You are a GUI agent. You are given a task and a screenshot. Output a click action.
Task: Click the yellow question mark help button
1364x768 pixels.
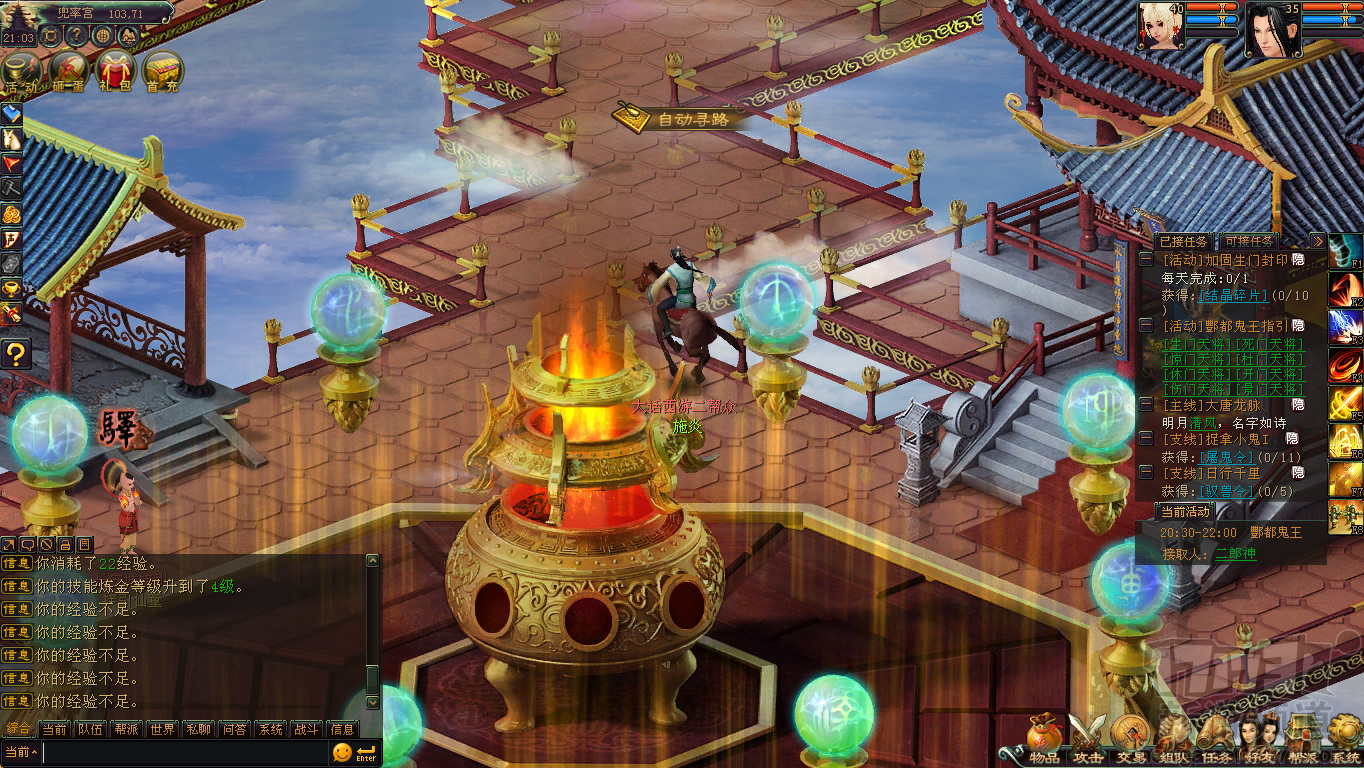(x=14, y=354)
